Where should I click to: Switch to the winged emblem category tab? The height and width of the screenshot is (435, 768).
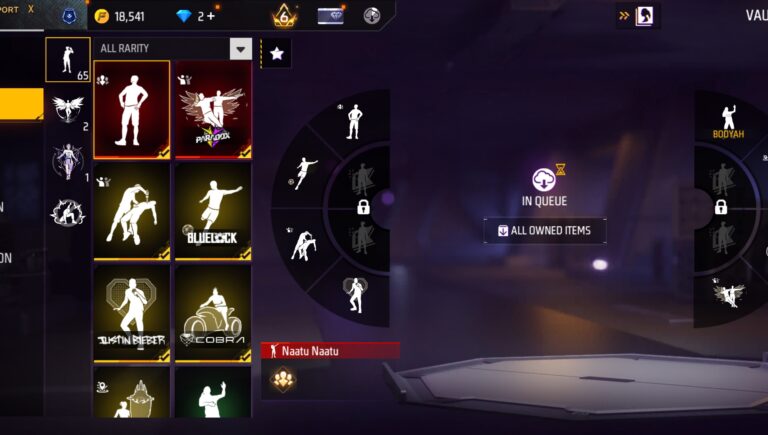[x=68, y=110]
